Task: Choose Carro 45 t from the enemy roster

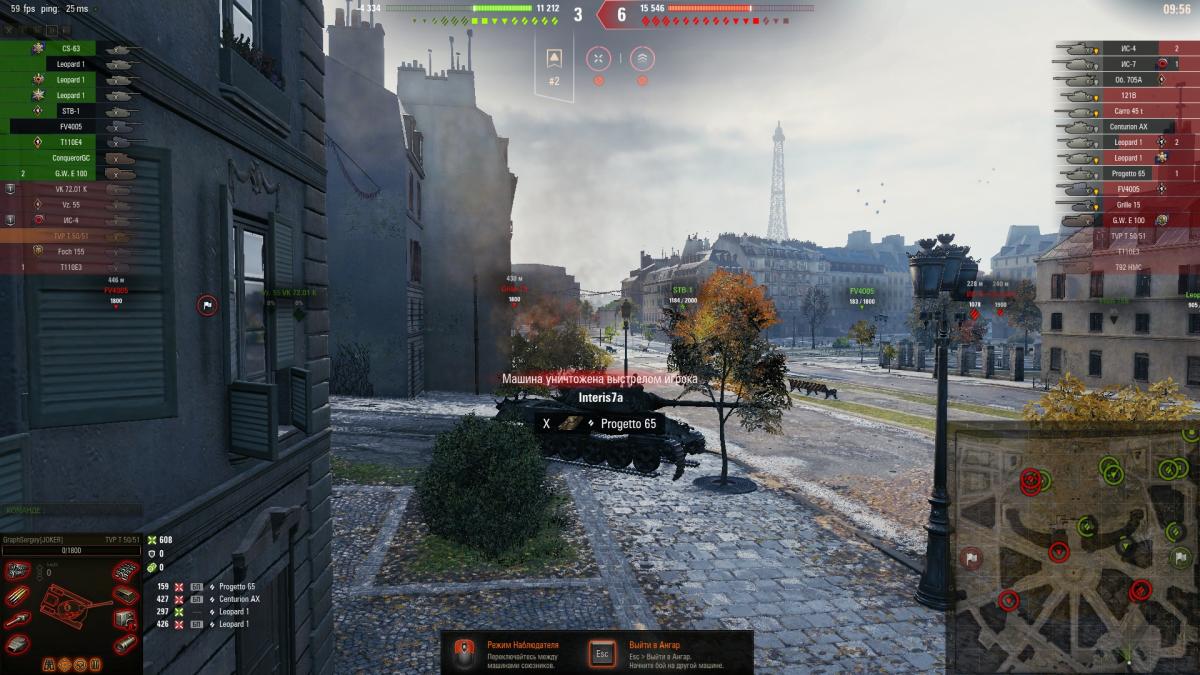Action: coord(1128,111)
